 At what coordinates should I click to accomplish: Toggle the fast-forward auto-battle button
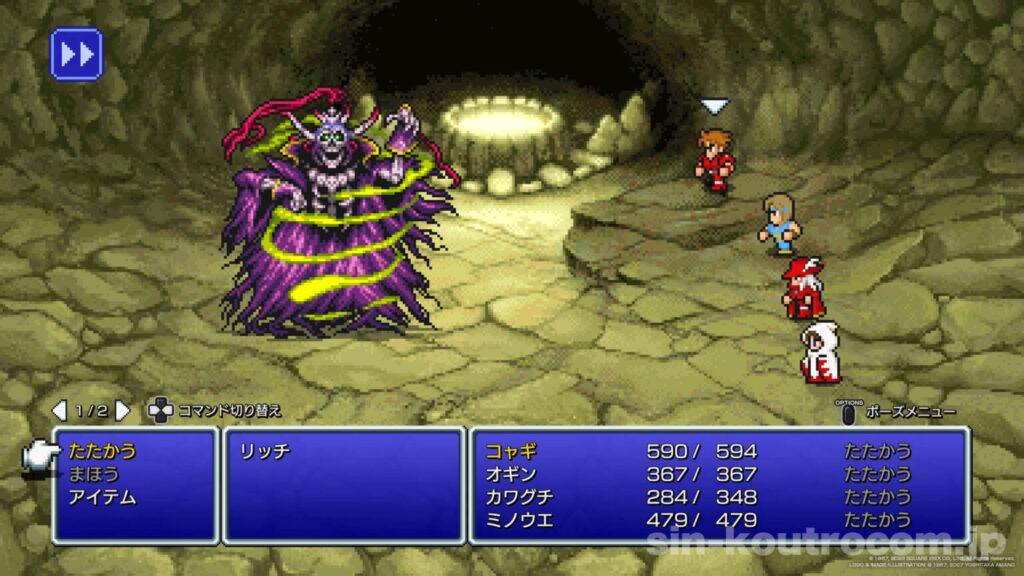pyautogui.click(x=76, y=54)
